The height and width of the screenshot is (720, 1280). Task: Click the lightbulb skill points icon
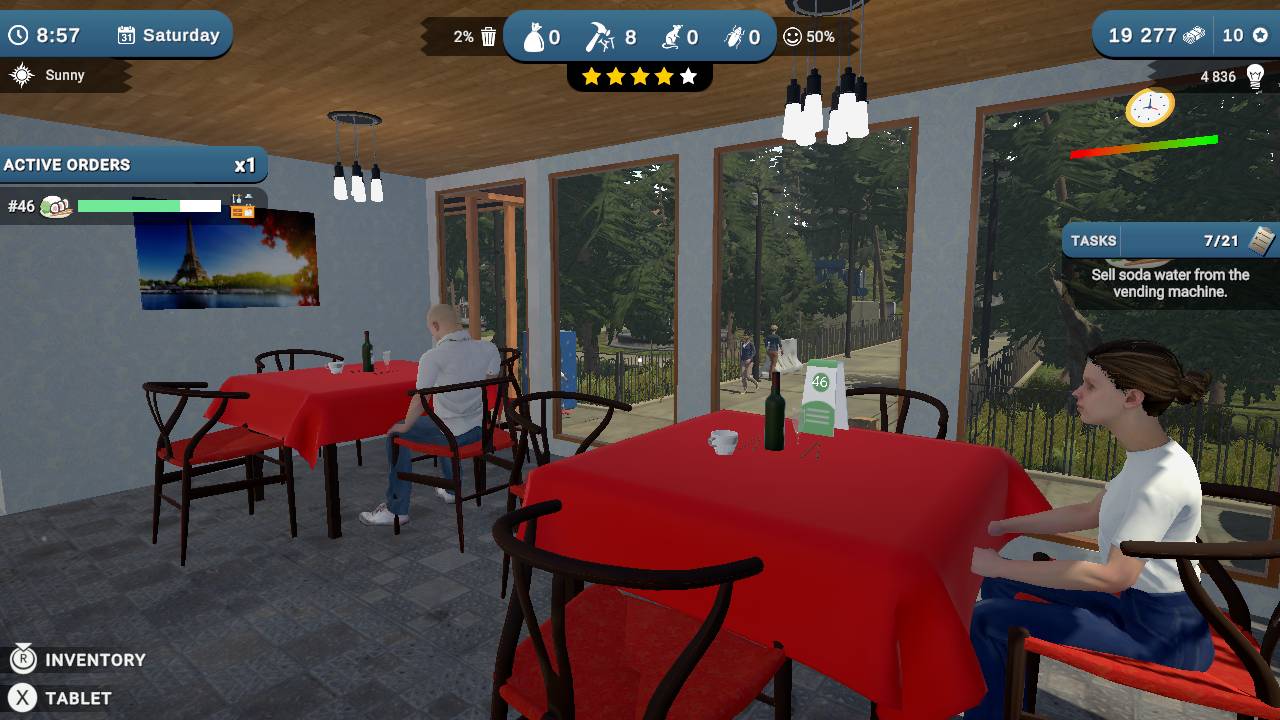(x=1255, y=76)
